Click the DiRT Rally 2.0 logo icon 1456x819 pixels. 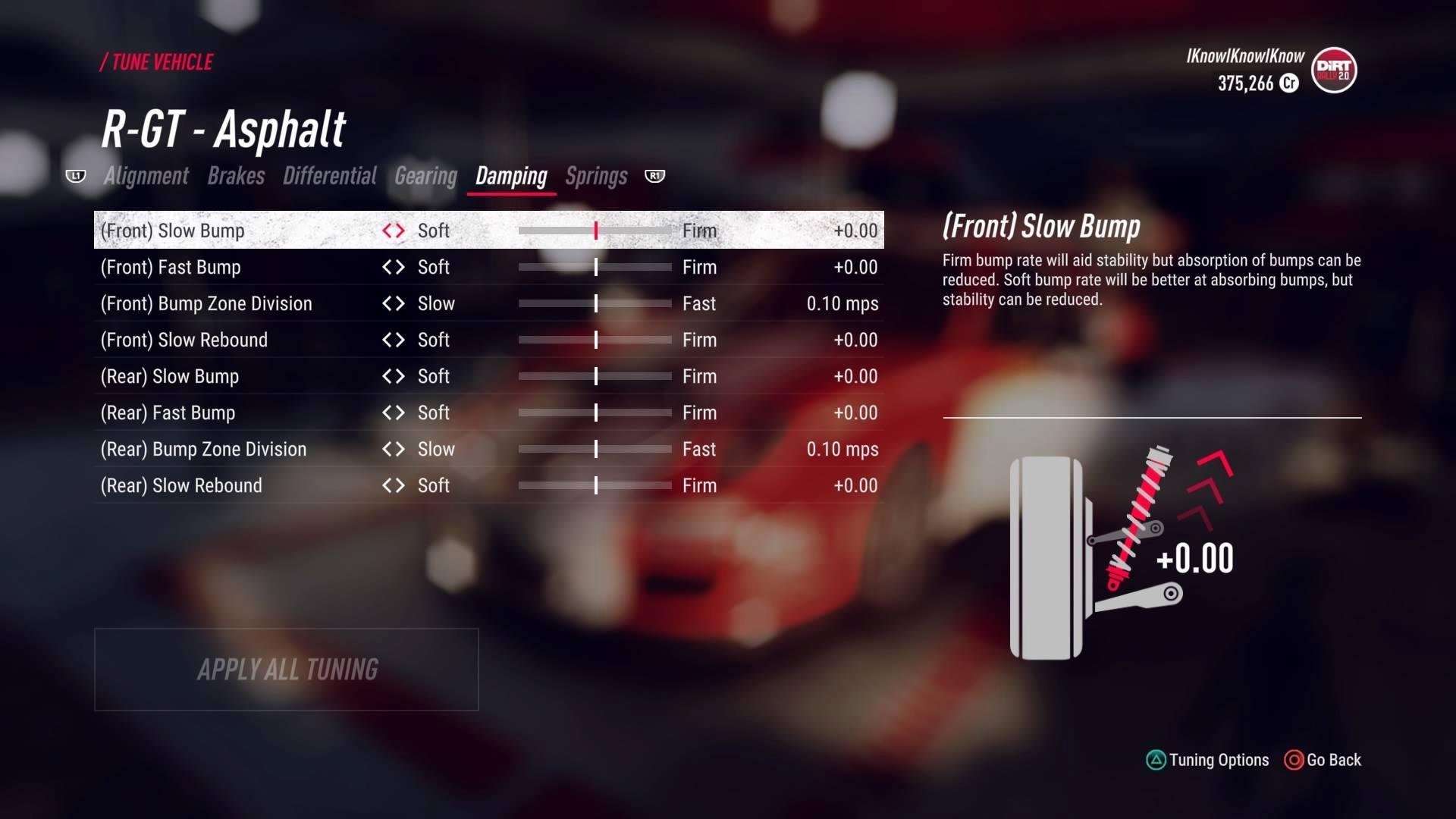(x=1333, y=71)
